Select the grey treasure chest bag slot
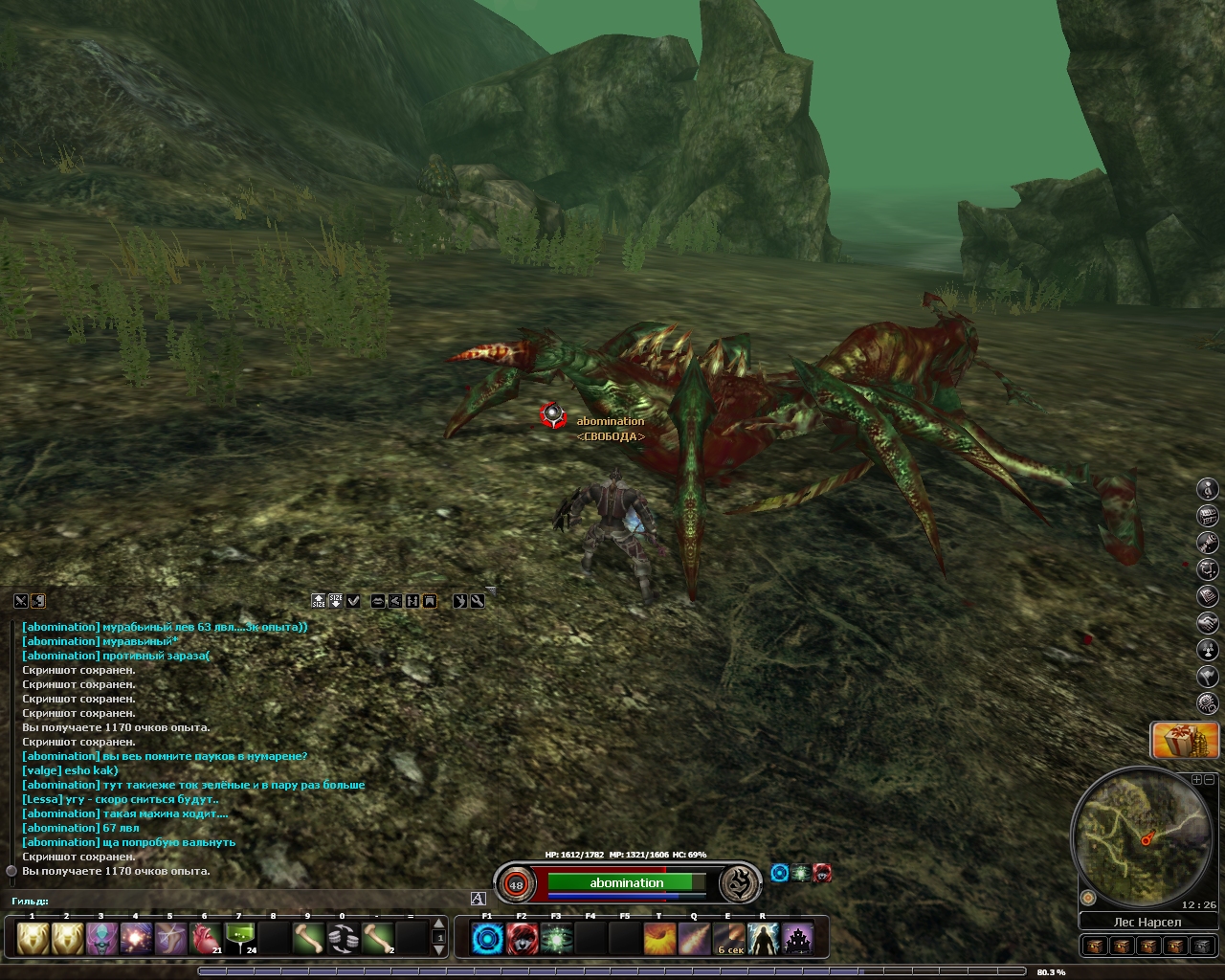The height and width of the screenshot is (980, 1225). point(1204,947)
